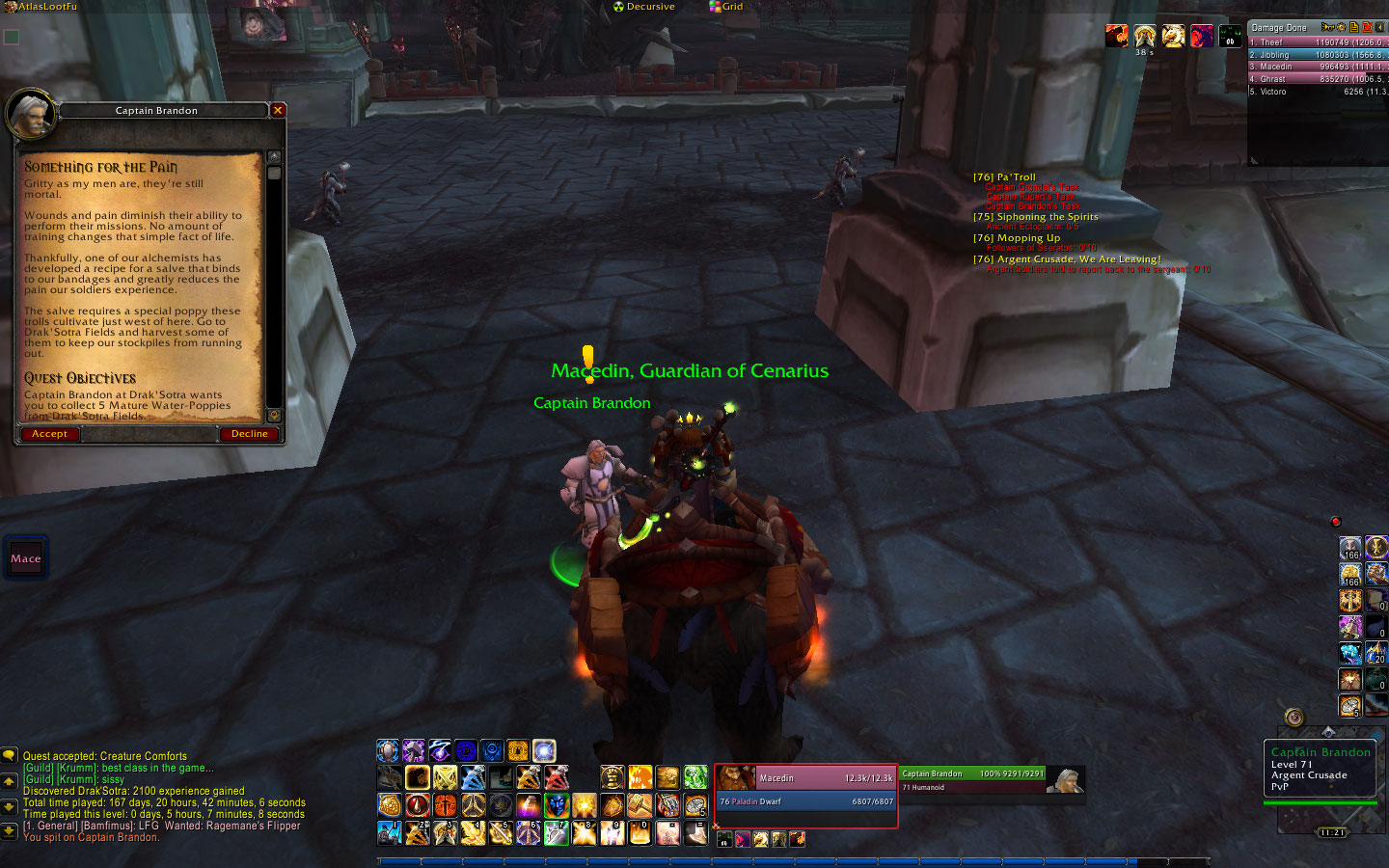The height and width of the screenshot is (868, 1389).
Task: Decline Captain Brandon's quest offer
Action: pos(249,434)
